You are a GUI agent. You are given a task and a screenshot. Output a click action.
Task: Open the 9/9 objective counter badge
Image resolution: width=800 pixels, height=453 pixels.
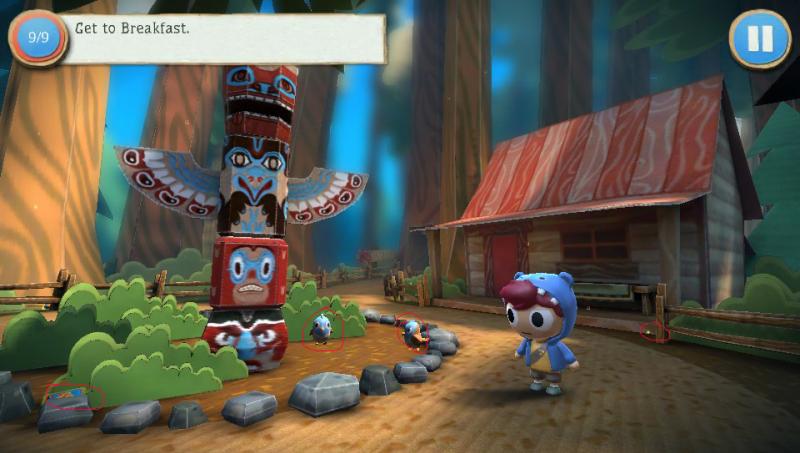tap(38, 38)
